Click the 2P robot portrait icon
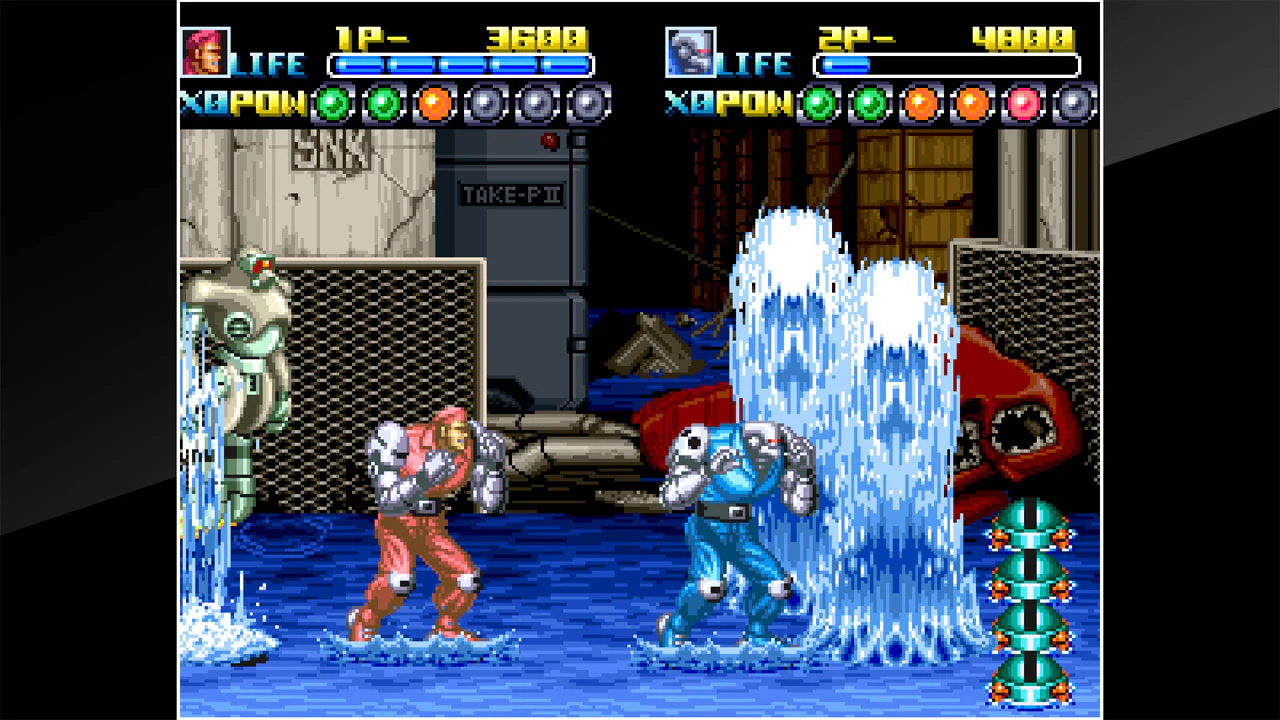Screen dimensions: 1280x720 click(690, 52)
